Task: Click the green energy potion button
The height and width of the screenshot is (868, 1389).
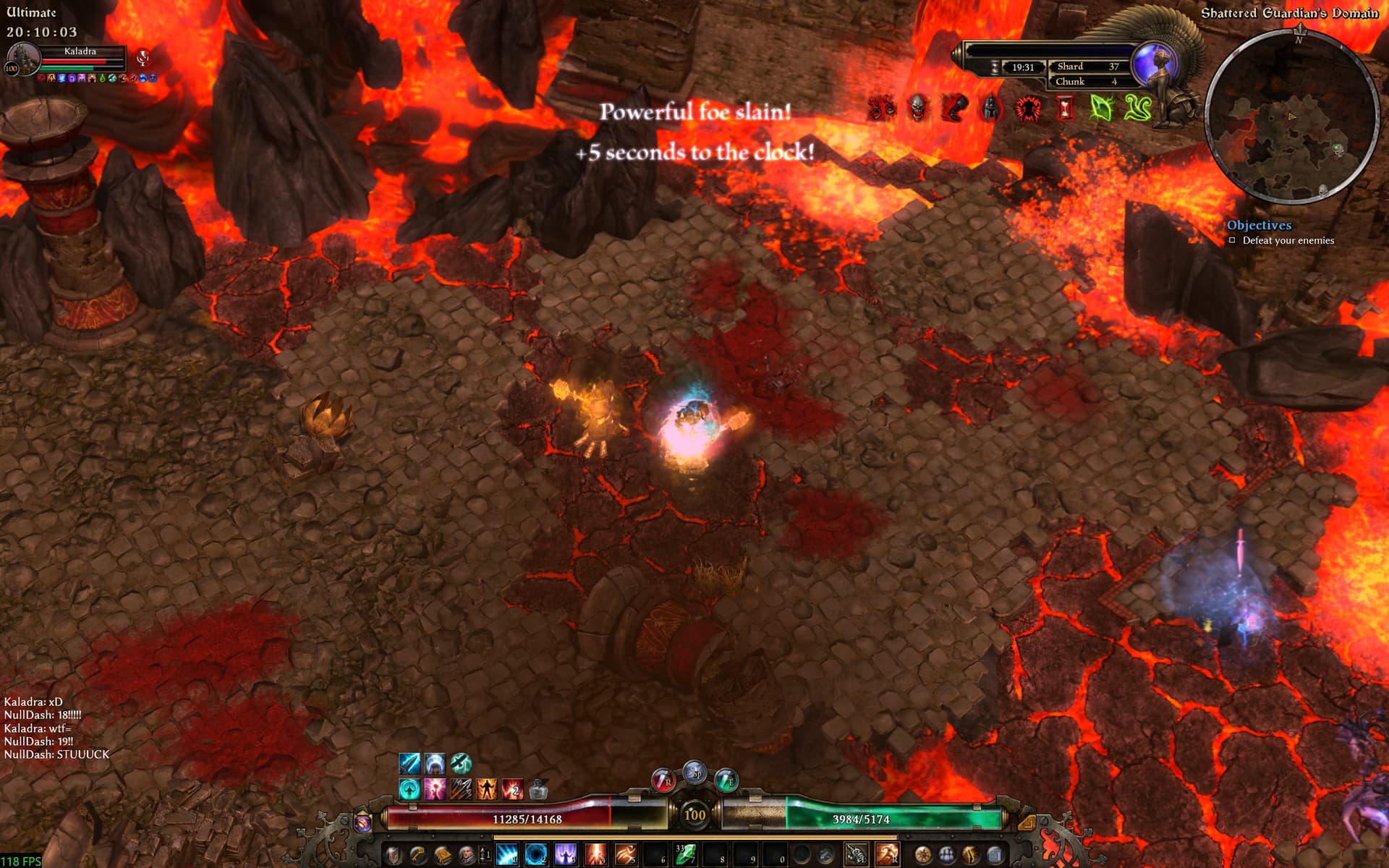Action: [726, 780]
